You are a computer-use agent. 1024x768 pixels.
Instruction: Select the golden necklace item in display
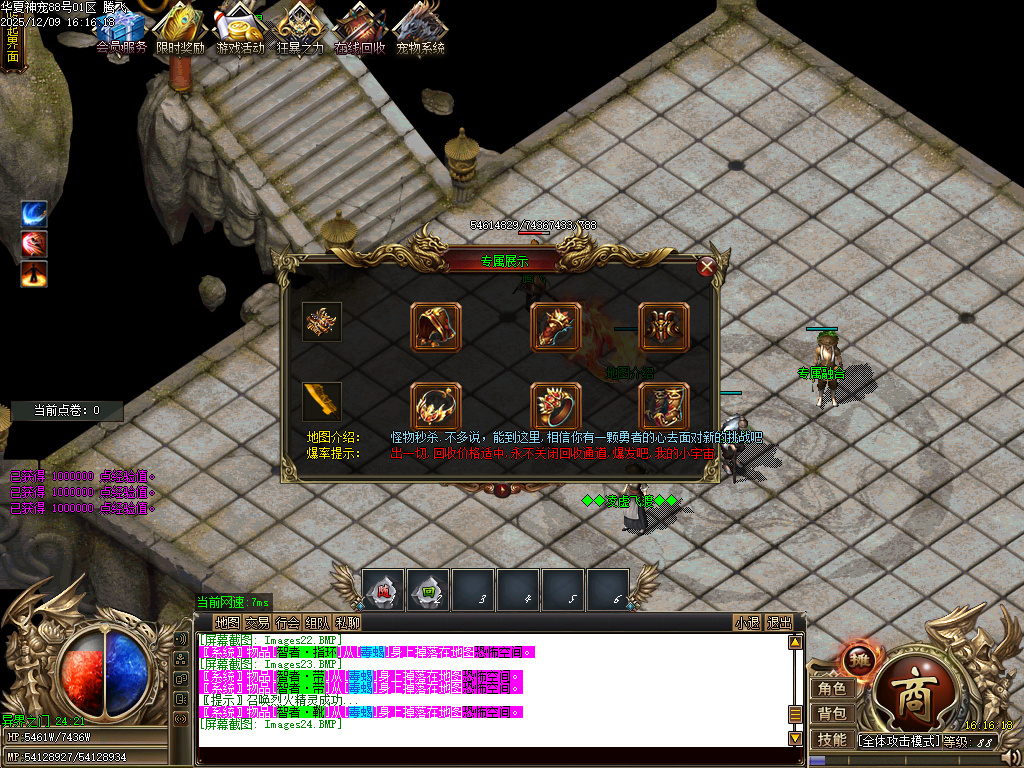pos(436,406)
